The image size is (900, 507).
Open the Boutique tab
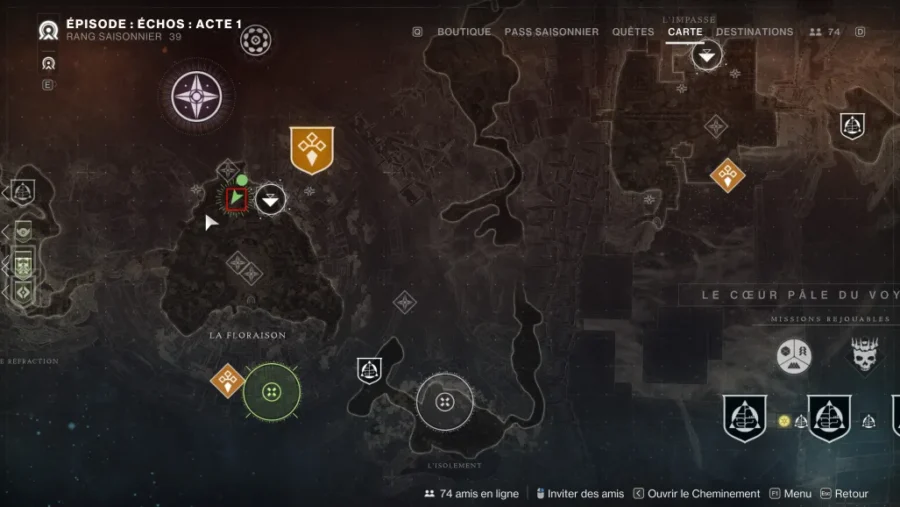pyautogui.click(x=464, y=32)
